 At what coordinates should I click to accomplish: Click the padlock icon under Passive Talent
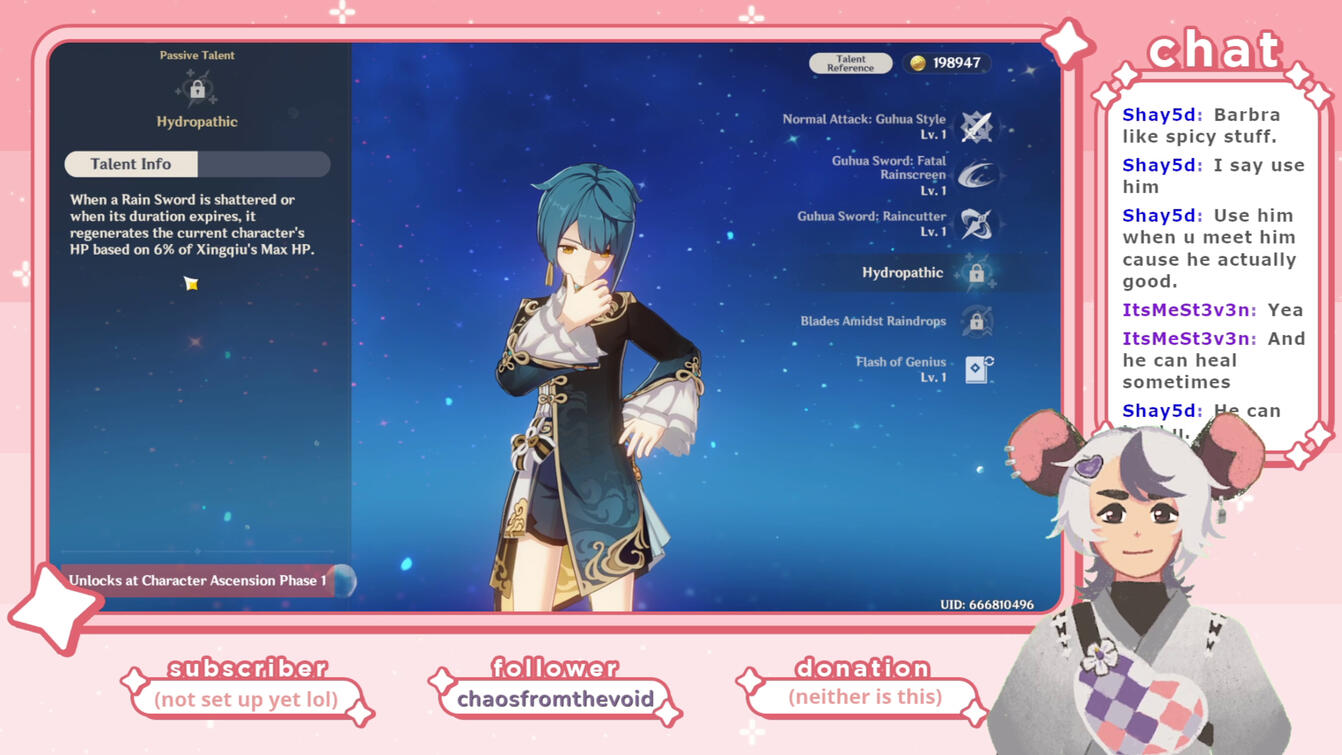[196, 86]
